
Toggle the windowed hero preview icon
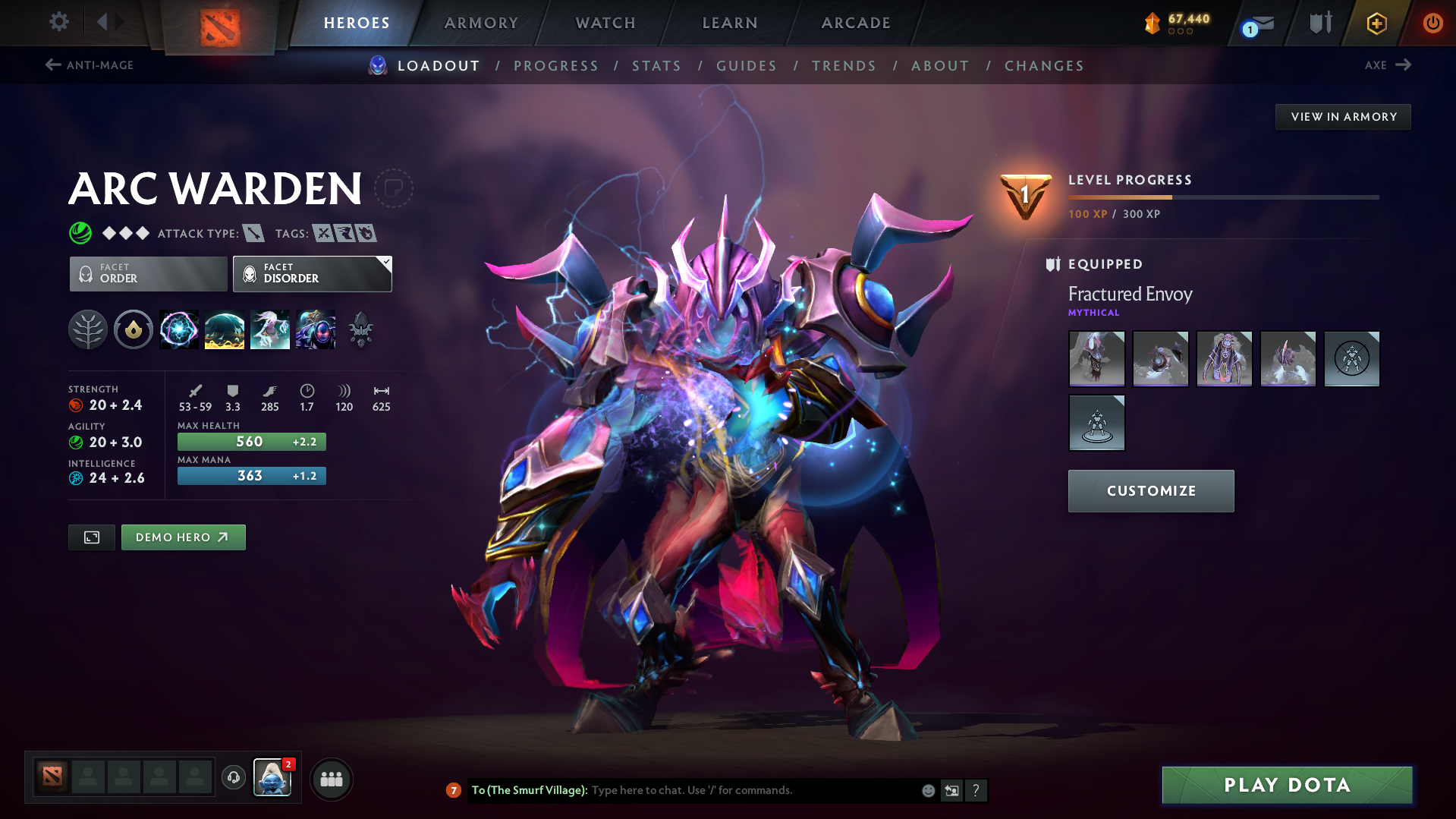(x=91, y=537)
